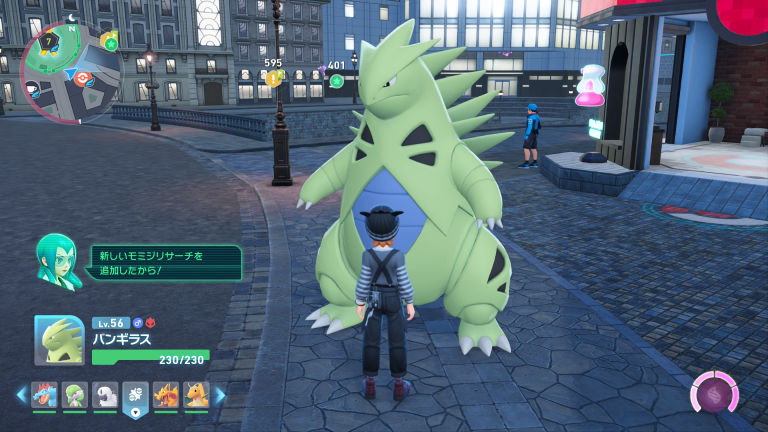Click the Mega Evolution energy gauge orb
Viewport: 768px width, 432px height.
tap(715, 396)
